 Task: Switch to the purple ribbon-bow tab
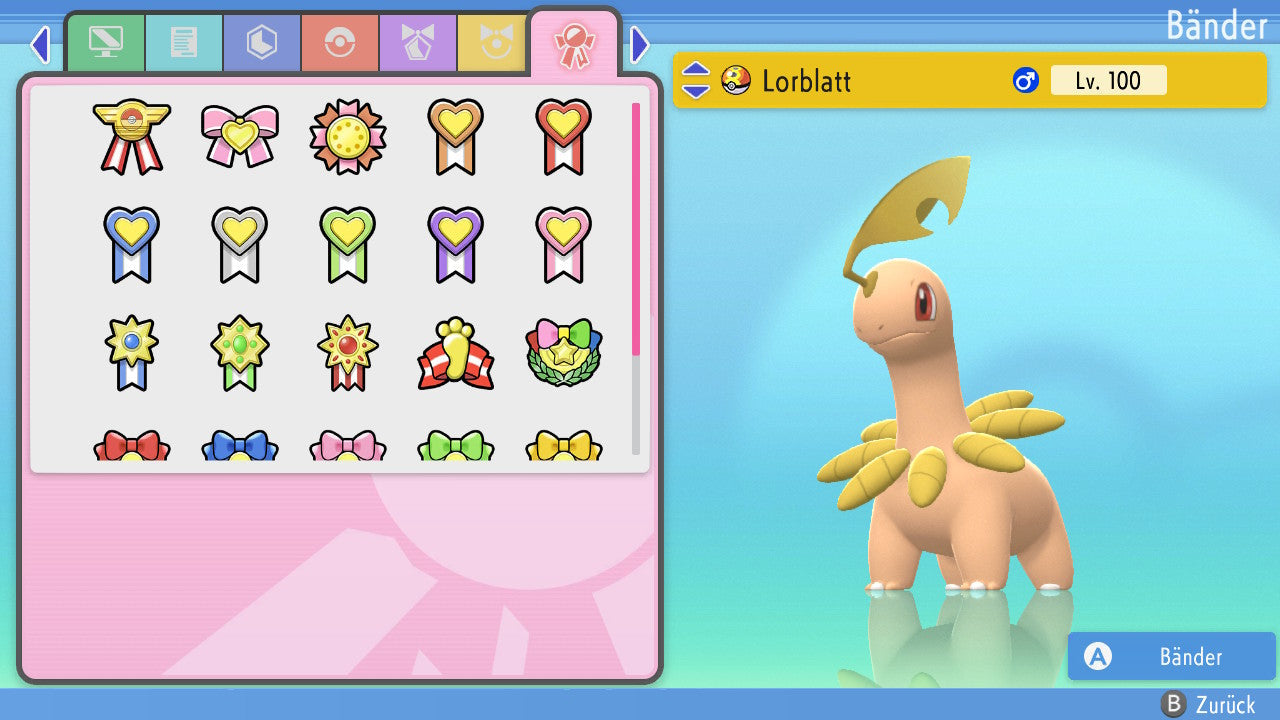(418, 42)
